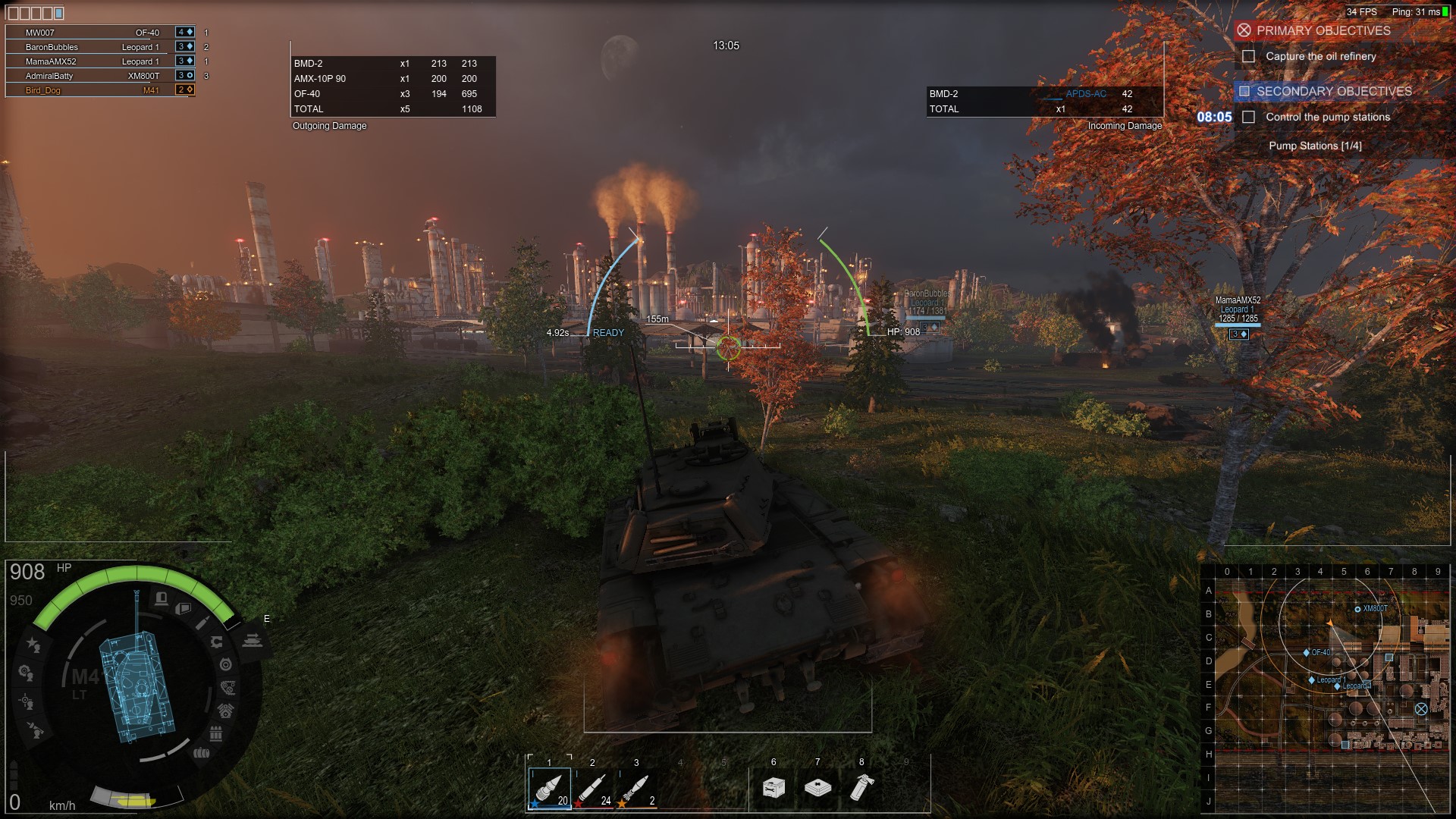
Task: Use the repair kit toolbox consumable
Action: 773,788
